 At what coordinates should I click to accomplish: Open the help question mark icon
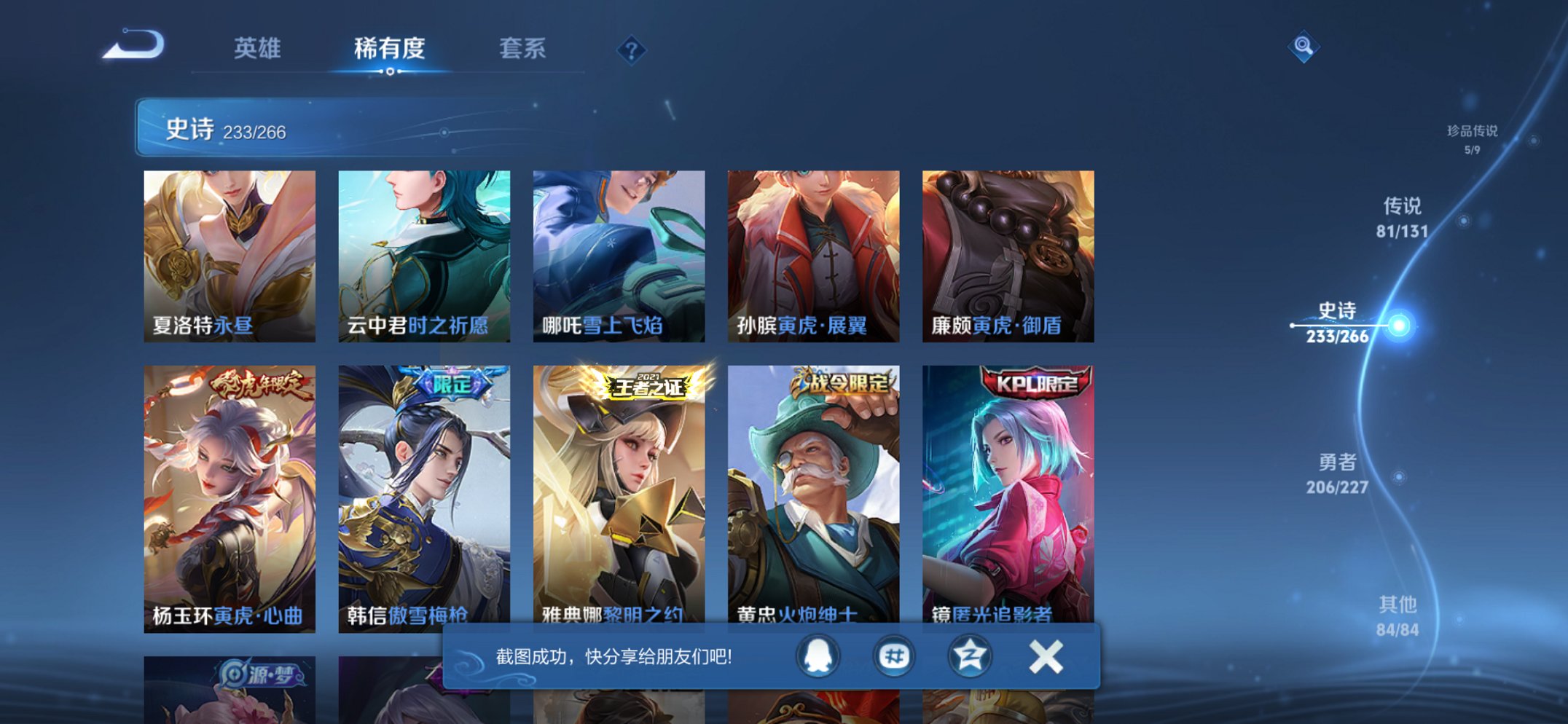point(632,49)
